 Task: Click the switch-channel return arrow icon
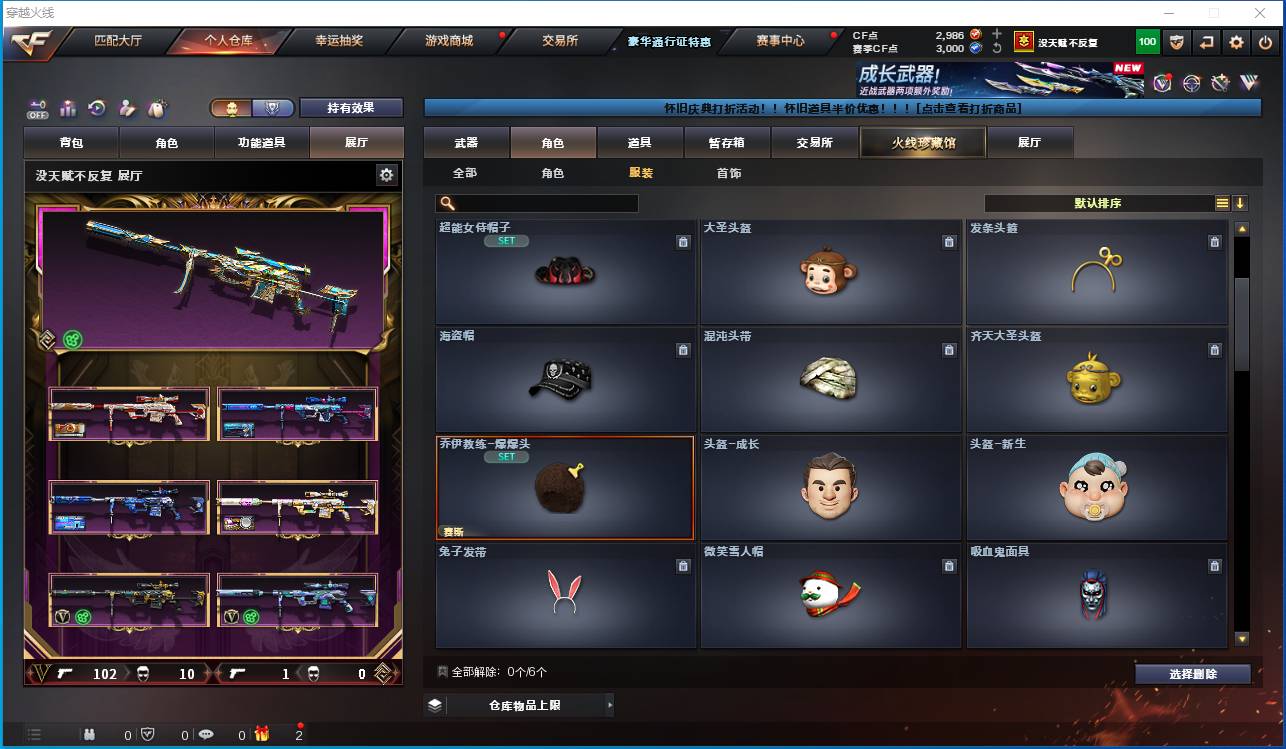[x=1207, y=41]
